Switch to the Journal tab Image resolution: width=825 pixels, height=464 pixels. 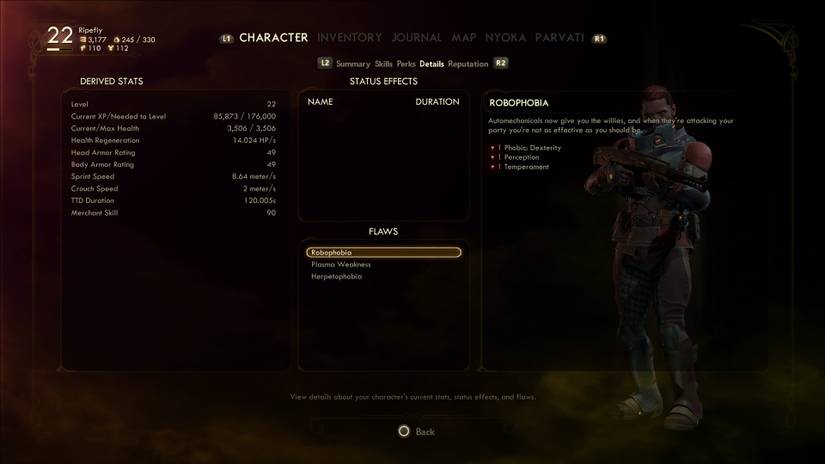click(416, 38)
